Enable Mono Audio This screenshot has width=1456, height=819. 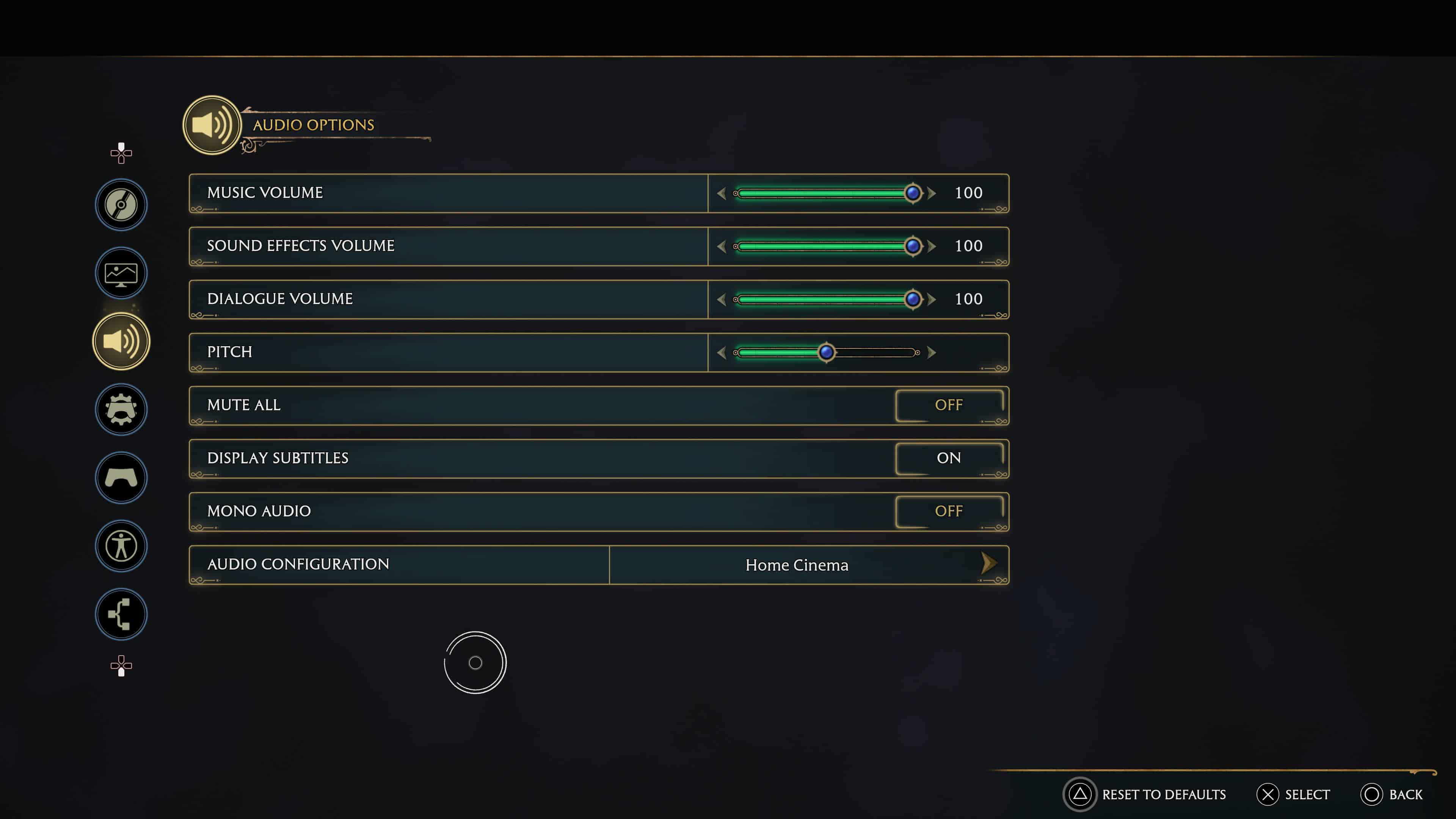pos(949,510)
